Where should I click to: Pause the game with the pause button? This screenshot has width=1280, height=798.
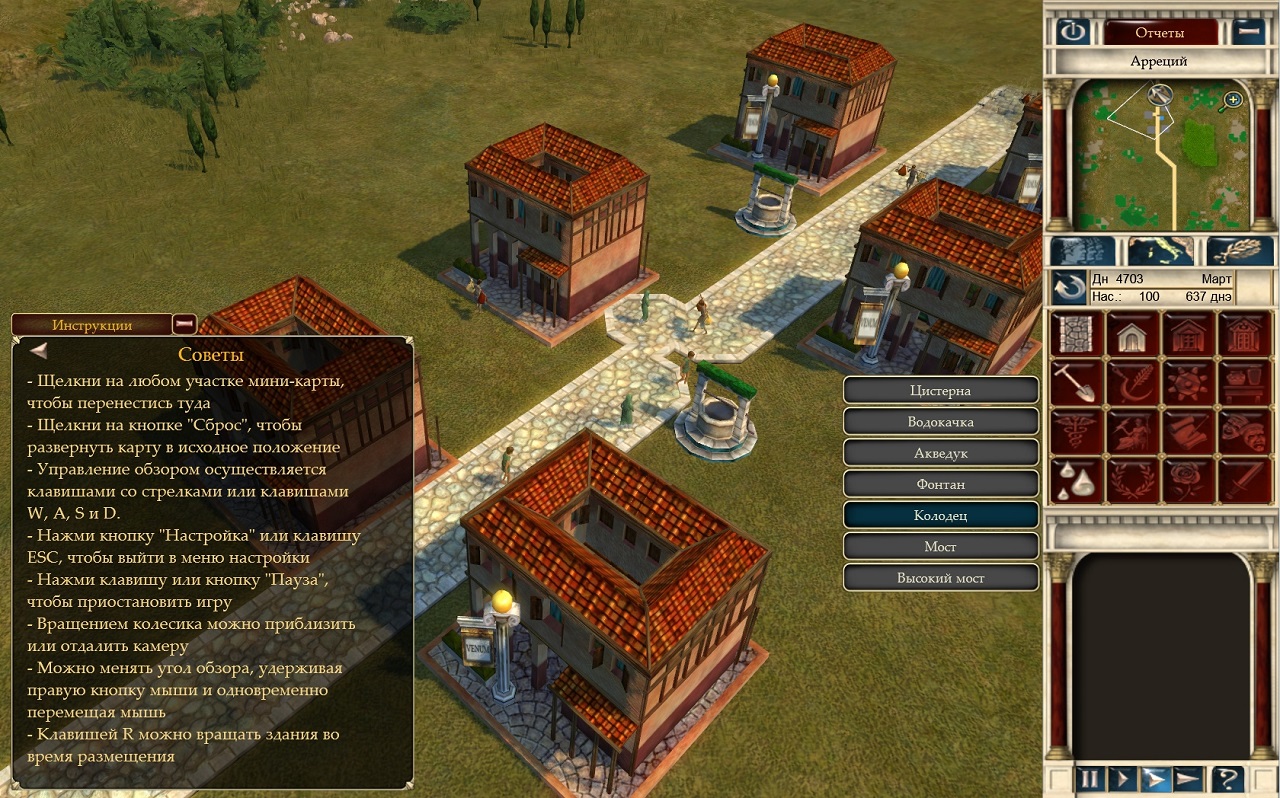click(1088, 777)
